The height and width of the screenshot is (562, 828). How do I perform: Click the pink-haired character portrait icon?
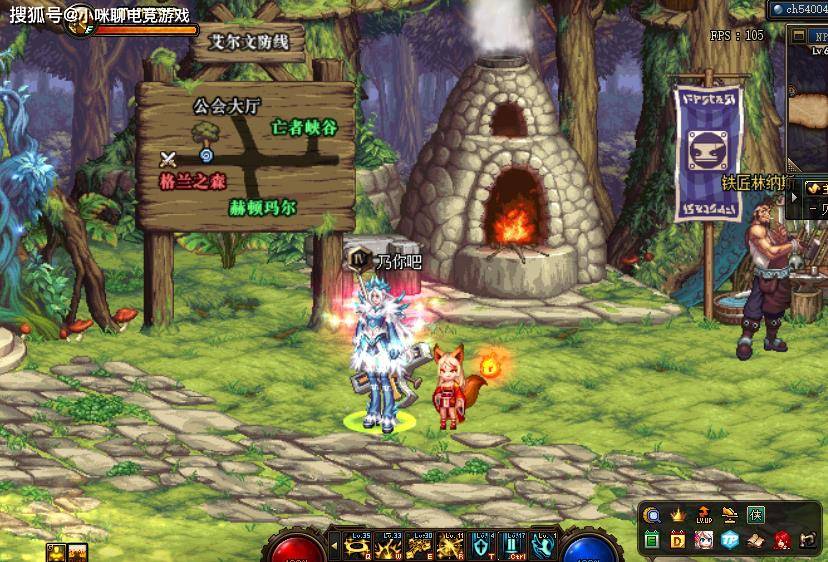[x=704, y=541]
